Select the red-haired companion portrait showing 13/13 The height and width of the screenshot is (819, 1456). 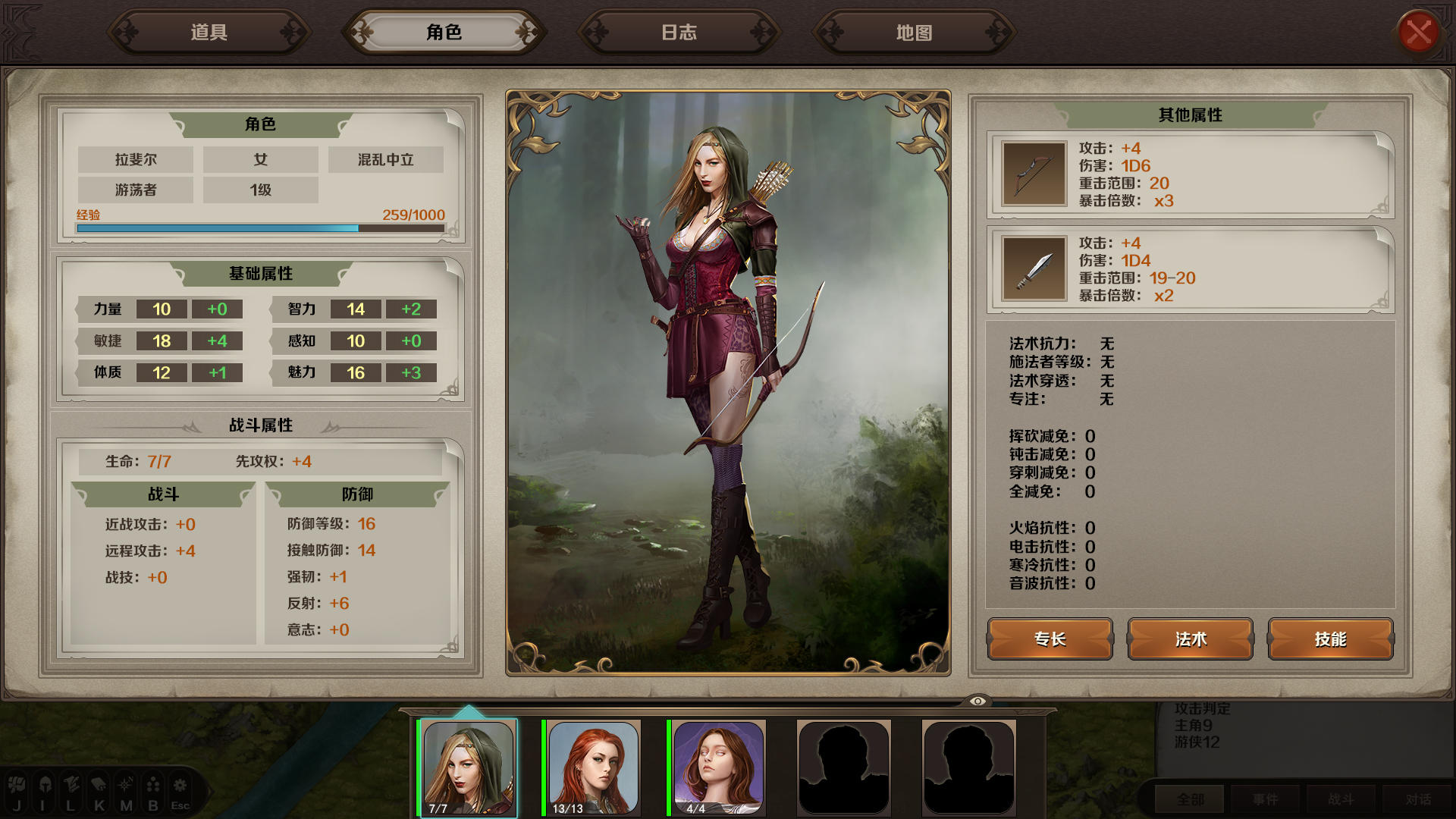pos(592,768)
